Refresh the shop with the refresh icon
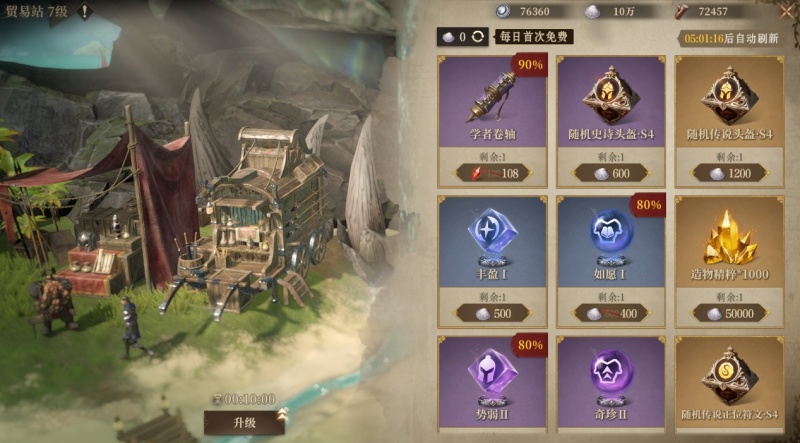Screen dimensions: 800x443 [x=479, y=36]
